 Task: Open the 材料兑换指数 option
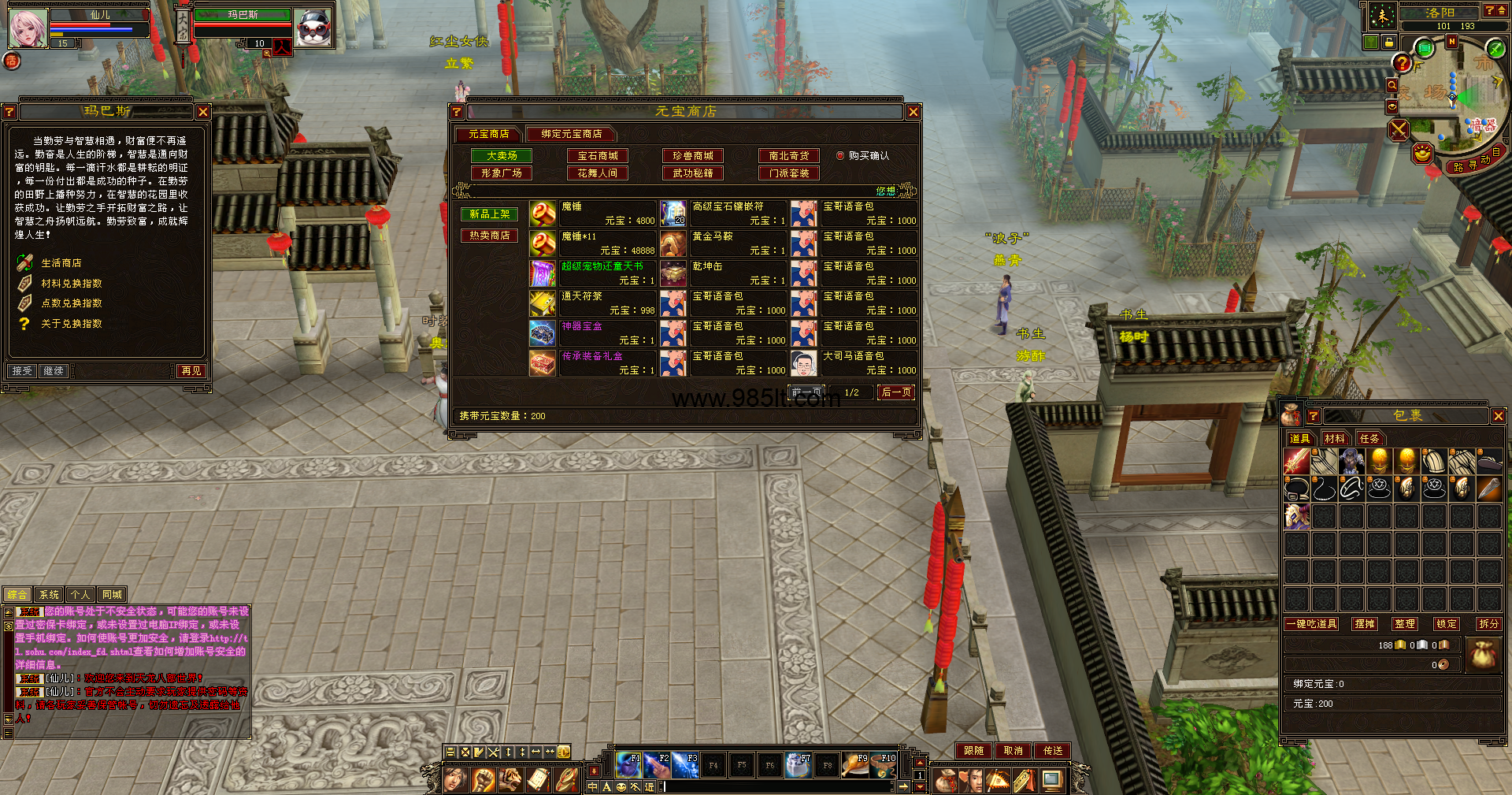[x=72, y=284]
